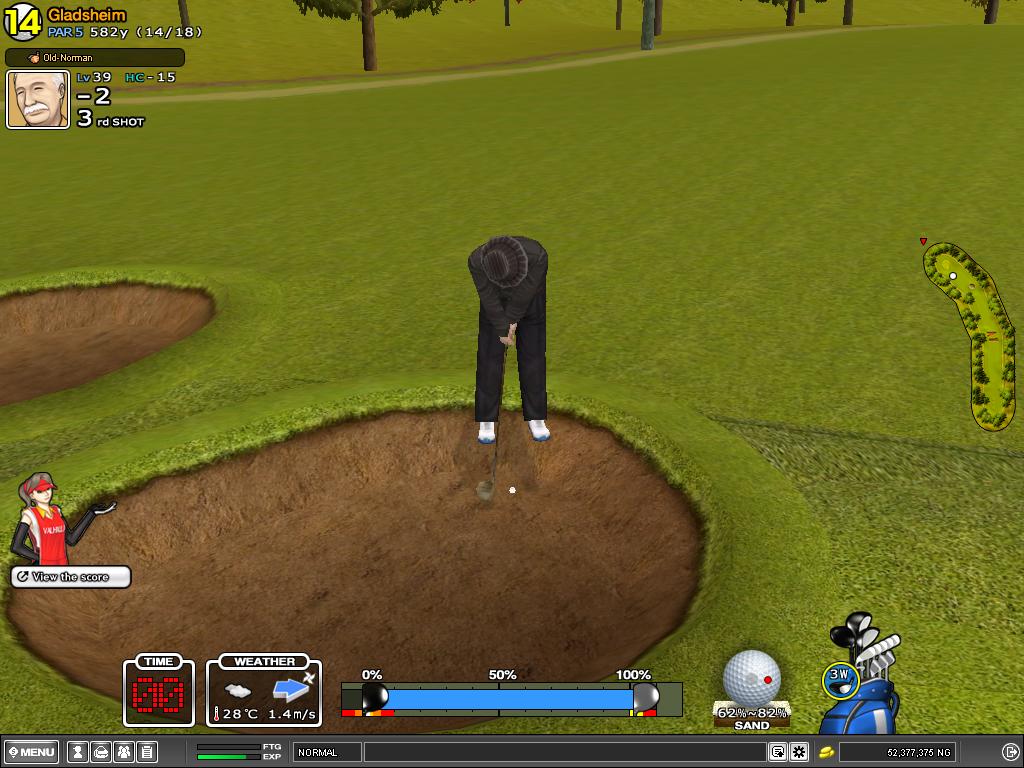1024x768 pixels.
Task: Click the weather wind panel
Action: pyautogui.click(x=264, y=691)
